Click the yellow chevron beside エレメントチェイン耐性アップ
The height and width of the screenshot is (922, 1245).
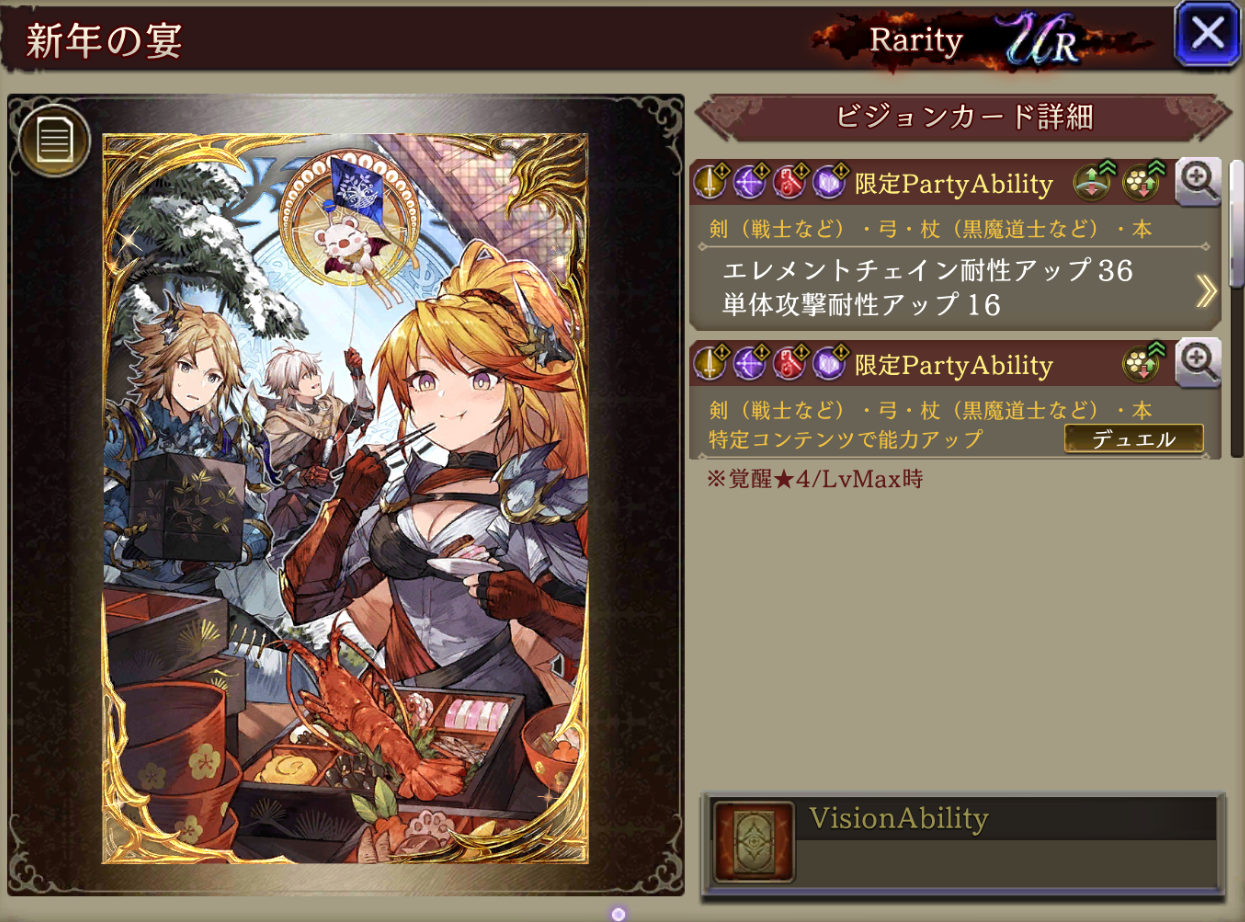(1206, 290)
